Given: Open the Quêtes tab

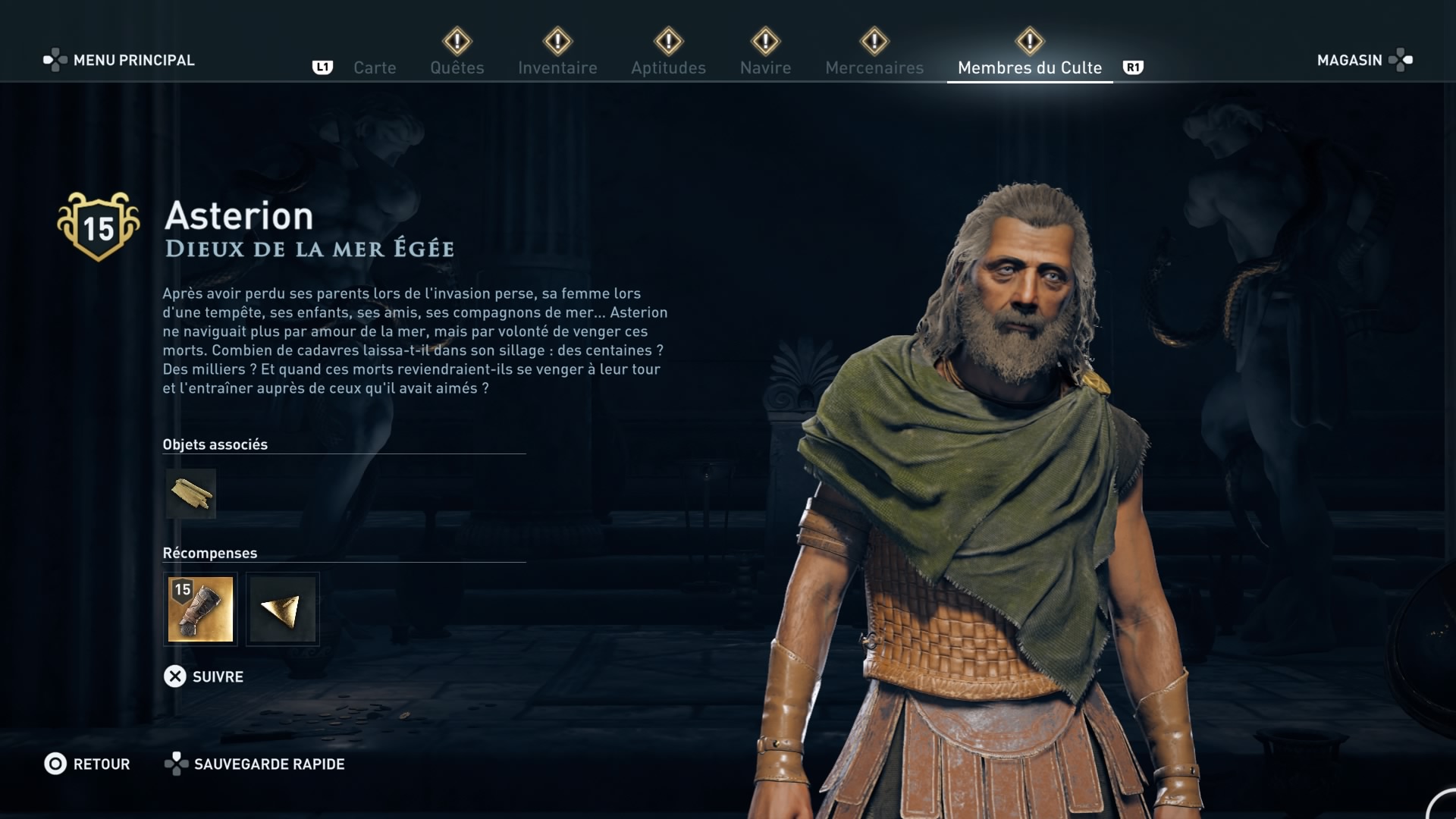Looking at the screenshot, I should [457, 67].
